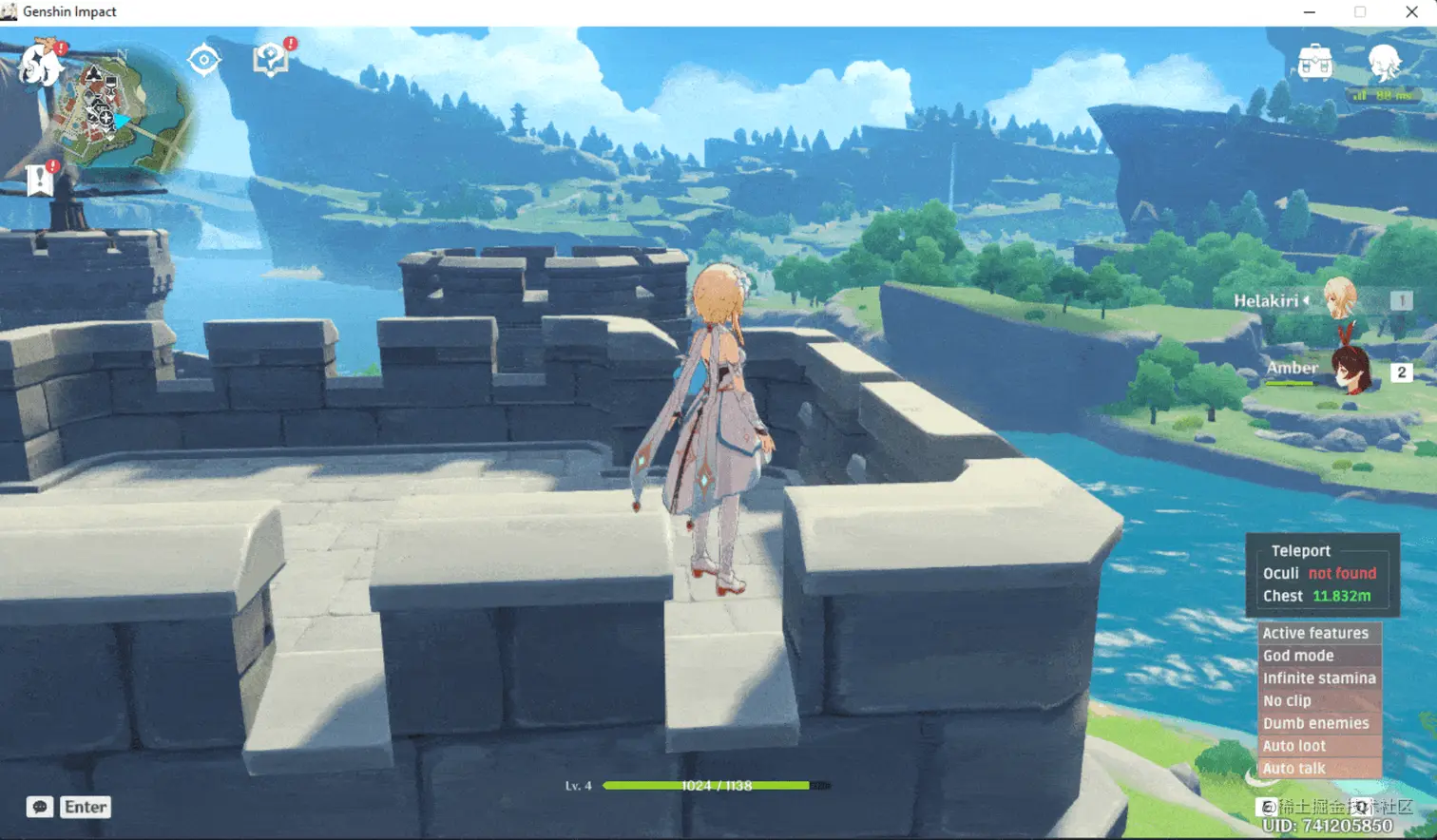Open the tutorial question mark icon
The image size is (1437, 840).
271,60
